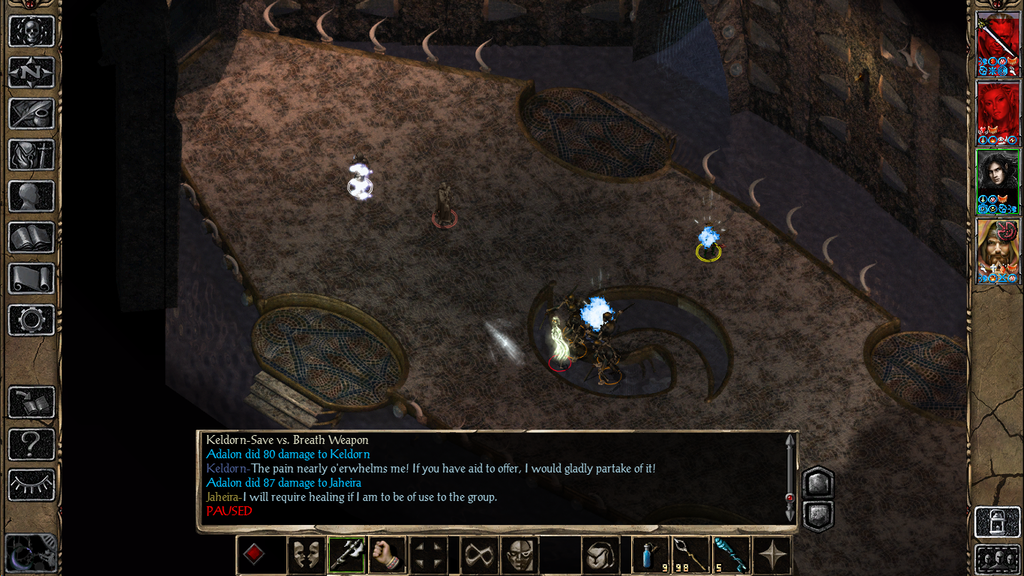Show the character record head button
The width and height of the screenshot is (1024, 576).
coord(31,196)
